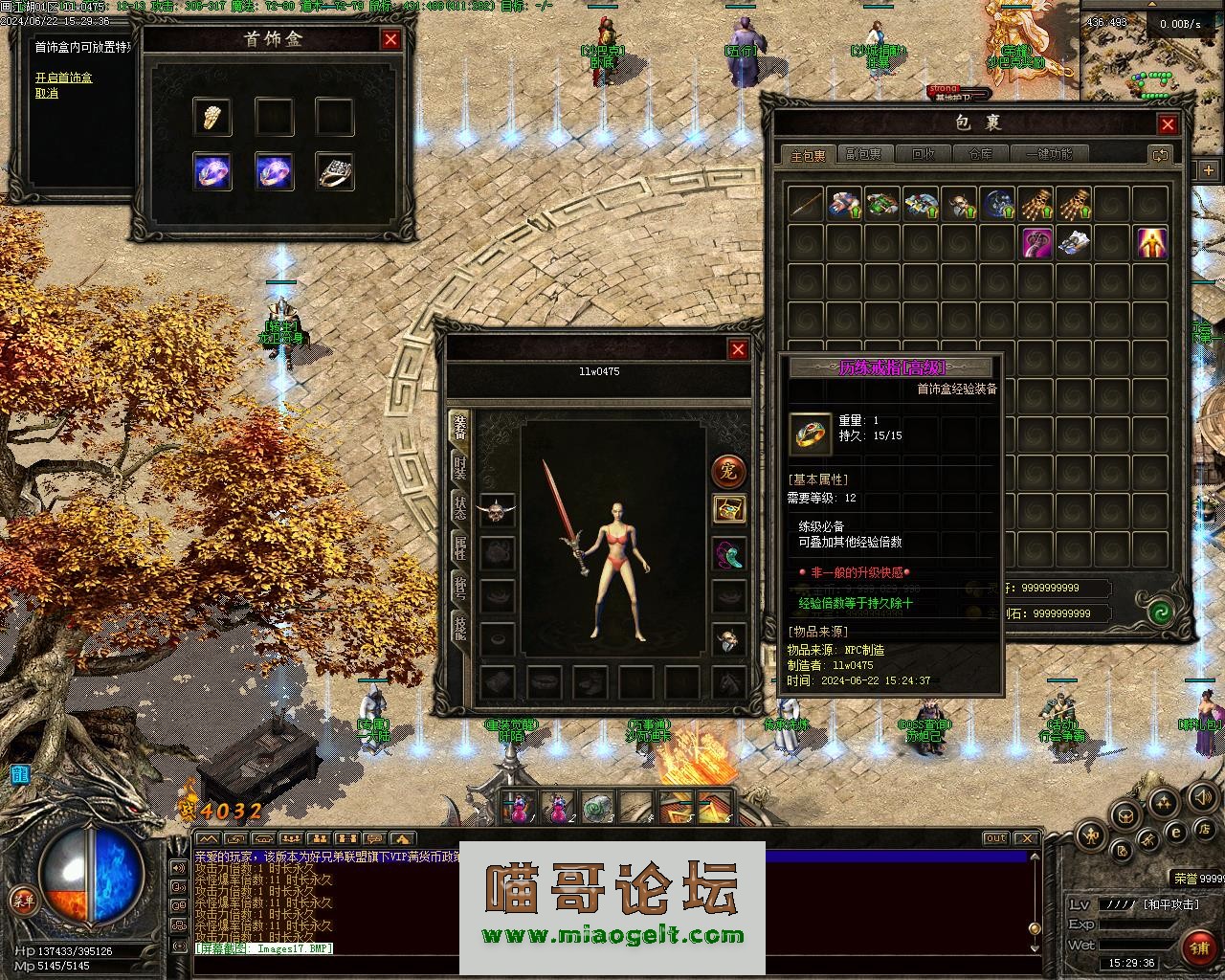Close the 包裹 bag window
The height and width of the screenshot is (980, 1225).
(1168, 124)
